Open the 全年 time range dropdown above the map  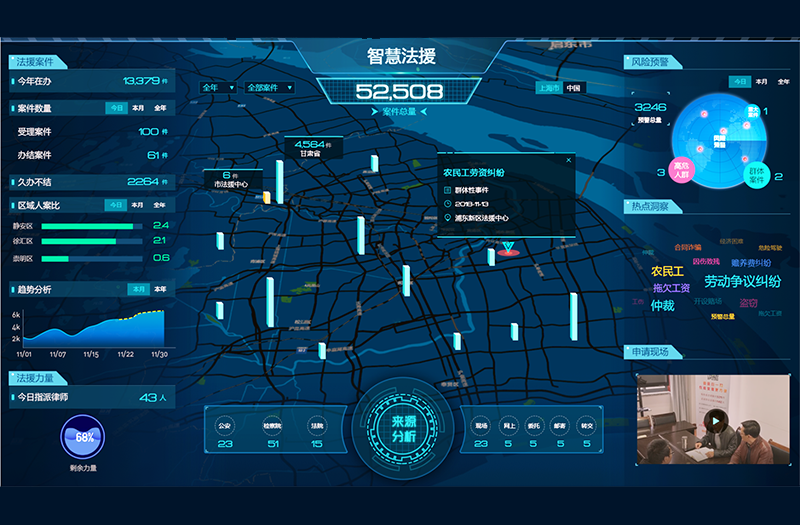tap(219, 88)
